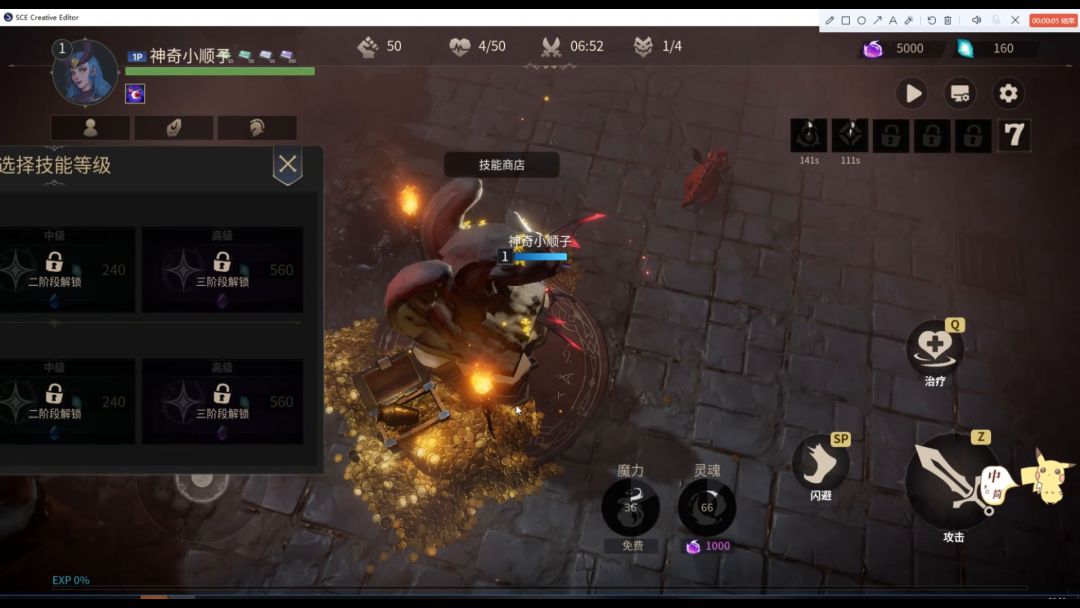
Task: Select the purple moon buff icon
Action: (x=135, y=94)
